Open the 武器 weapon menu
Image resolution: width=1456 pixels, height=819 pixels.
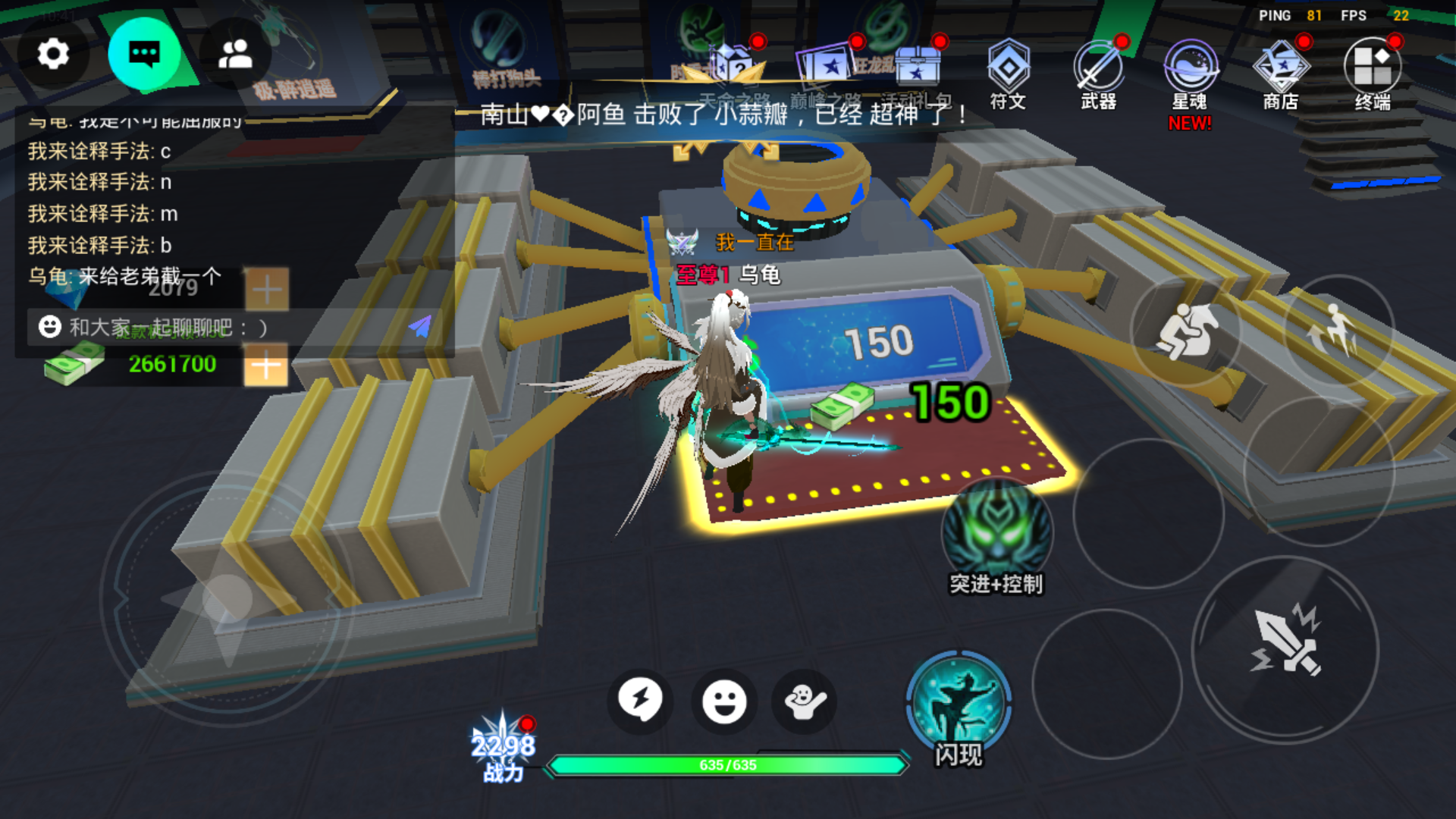(1098, 74)
